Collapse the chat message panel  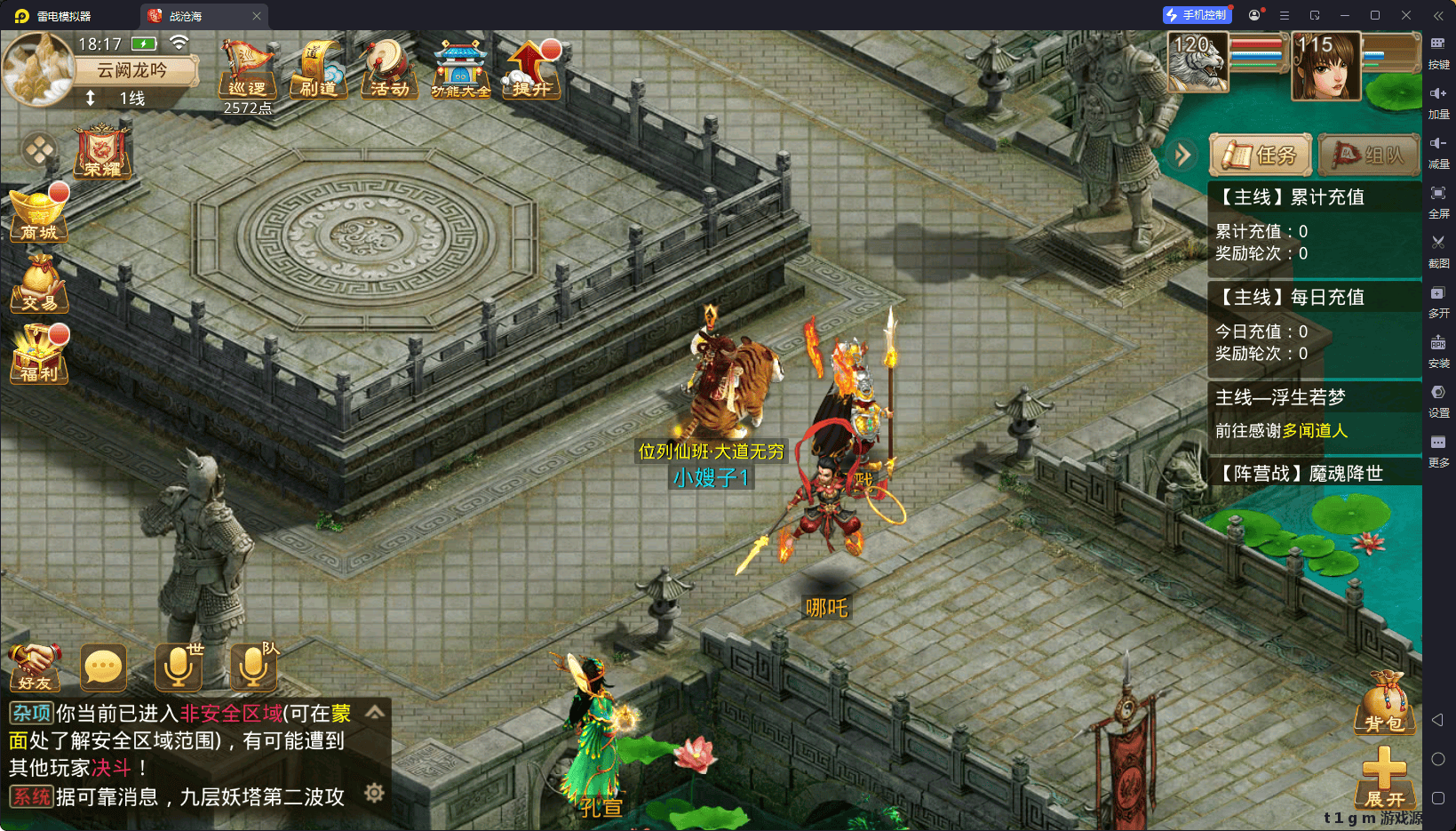[x=375, y=711]
